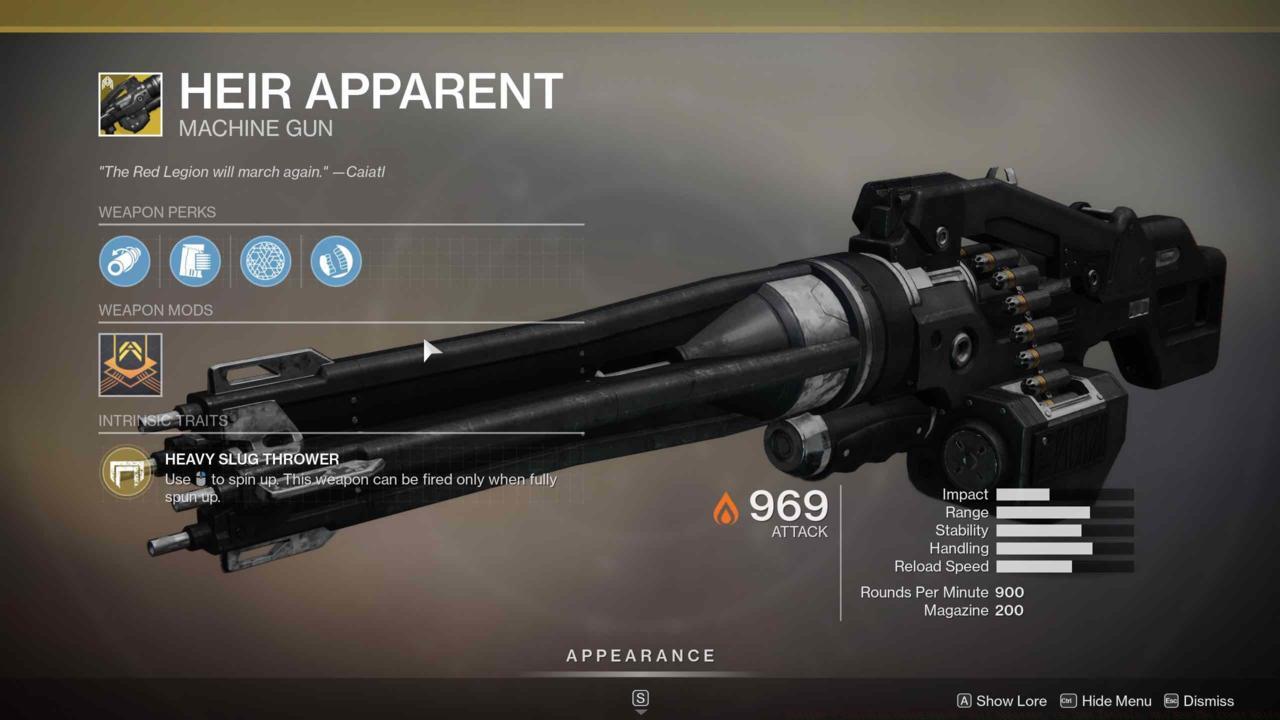Select the first barrel weapon perk icon
Screen dimensions: 1280x720
(x=124, y=261)
